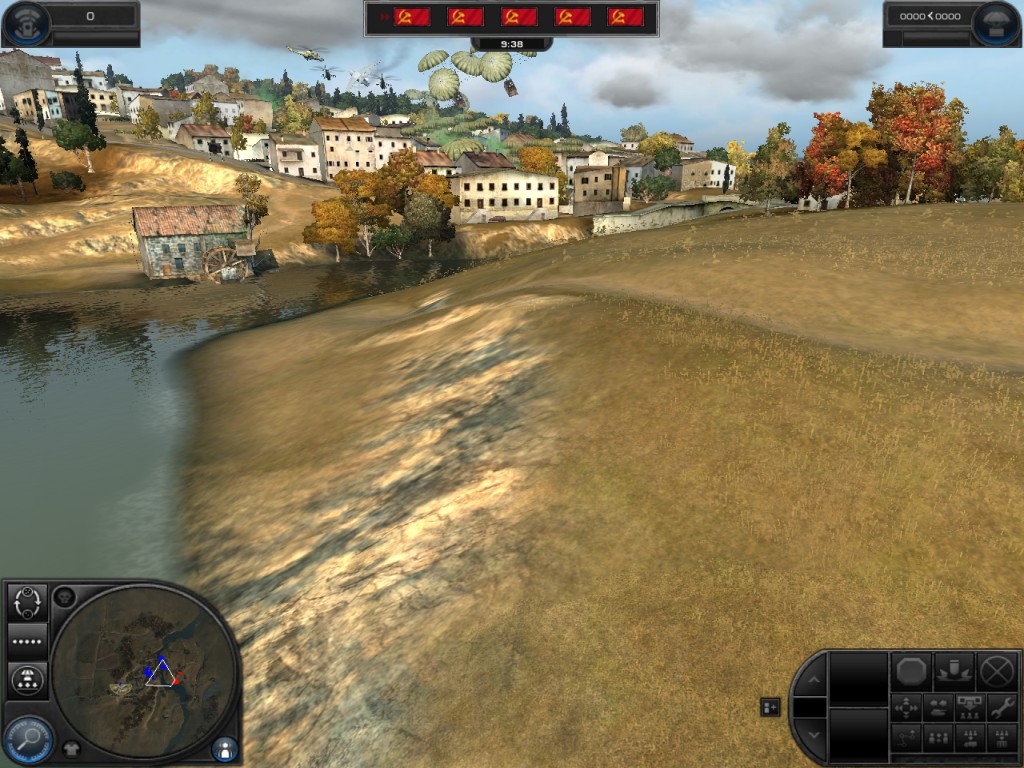The height and width of the screenshot is (768, 1024).
Task: Open the tactical aid parachute icon top-right
Action: coord(995,22)
